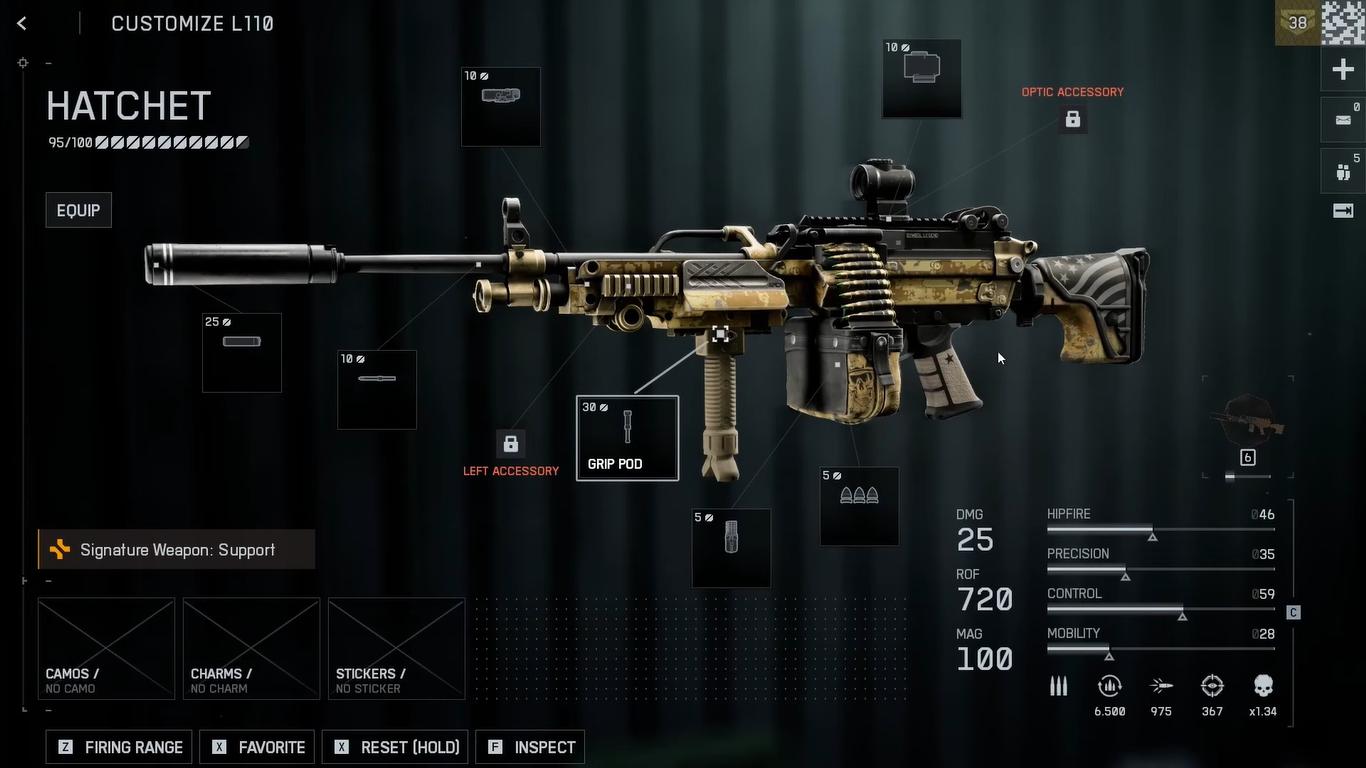Open the Stickers customization tile
This screenshot has height=768, width=1366.
pos(396,648)
